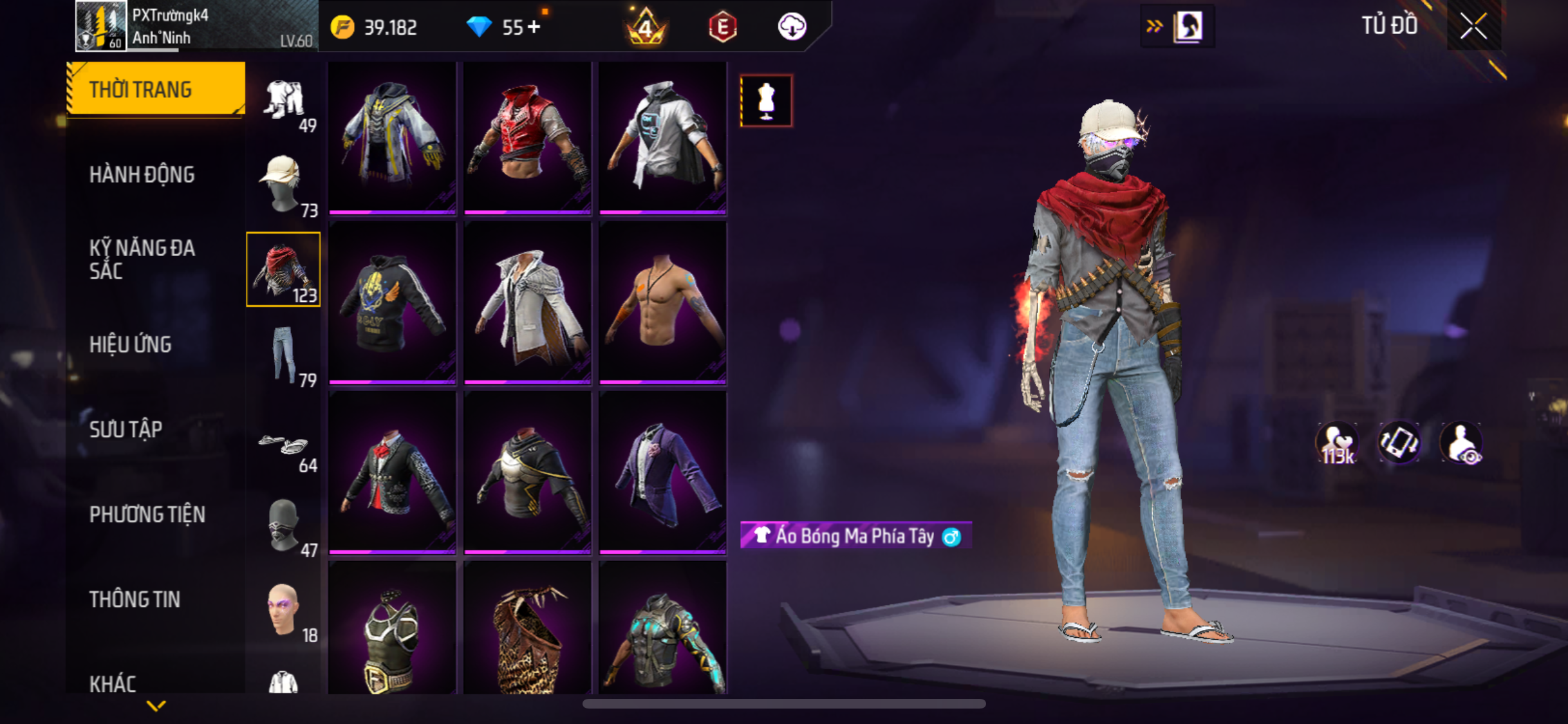The image size is (1568, 724).
Task: Toggle the character view eye icon
Action: click(1462, 443)
